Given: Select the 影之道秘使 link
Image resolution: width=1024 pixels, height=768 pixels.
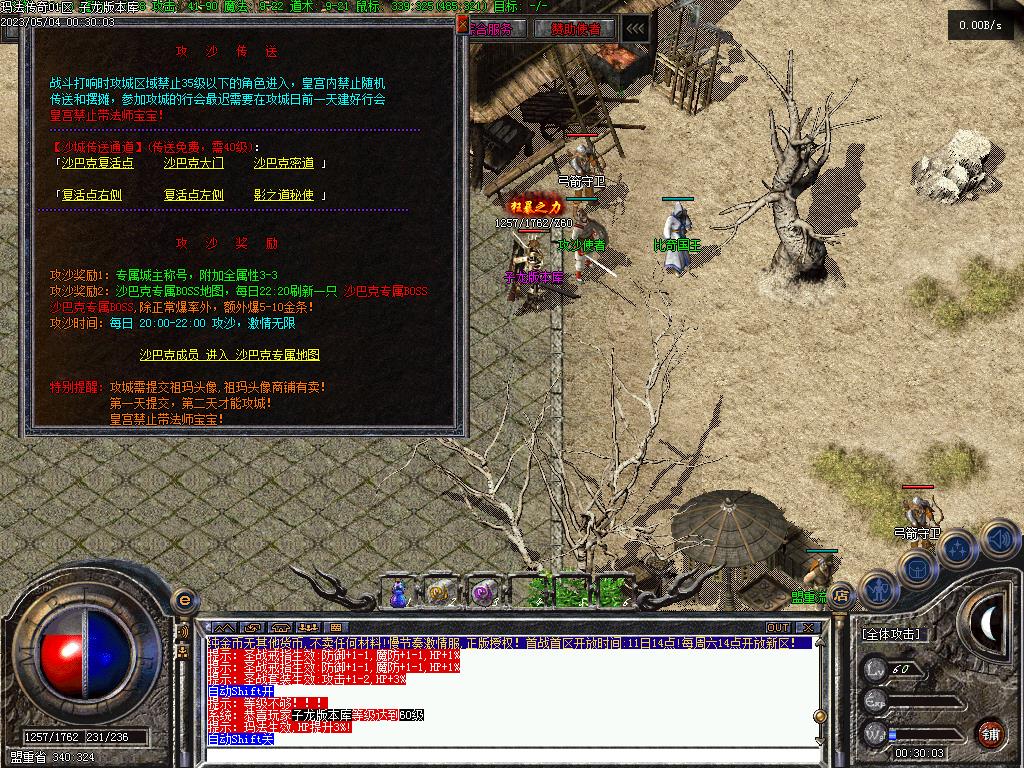Looking at the screenshot, I should click(283, 195).
